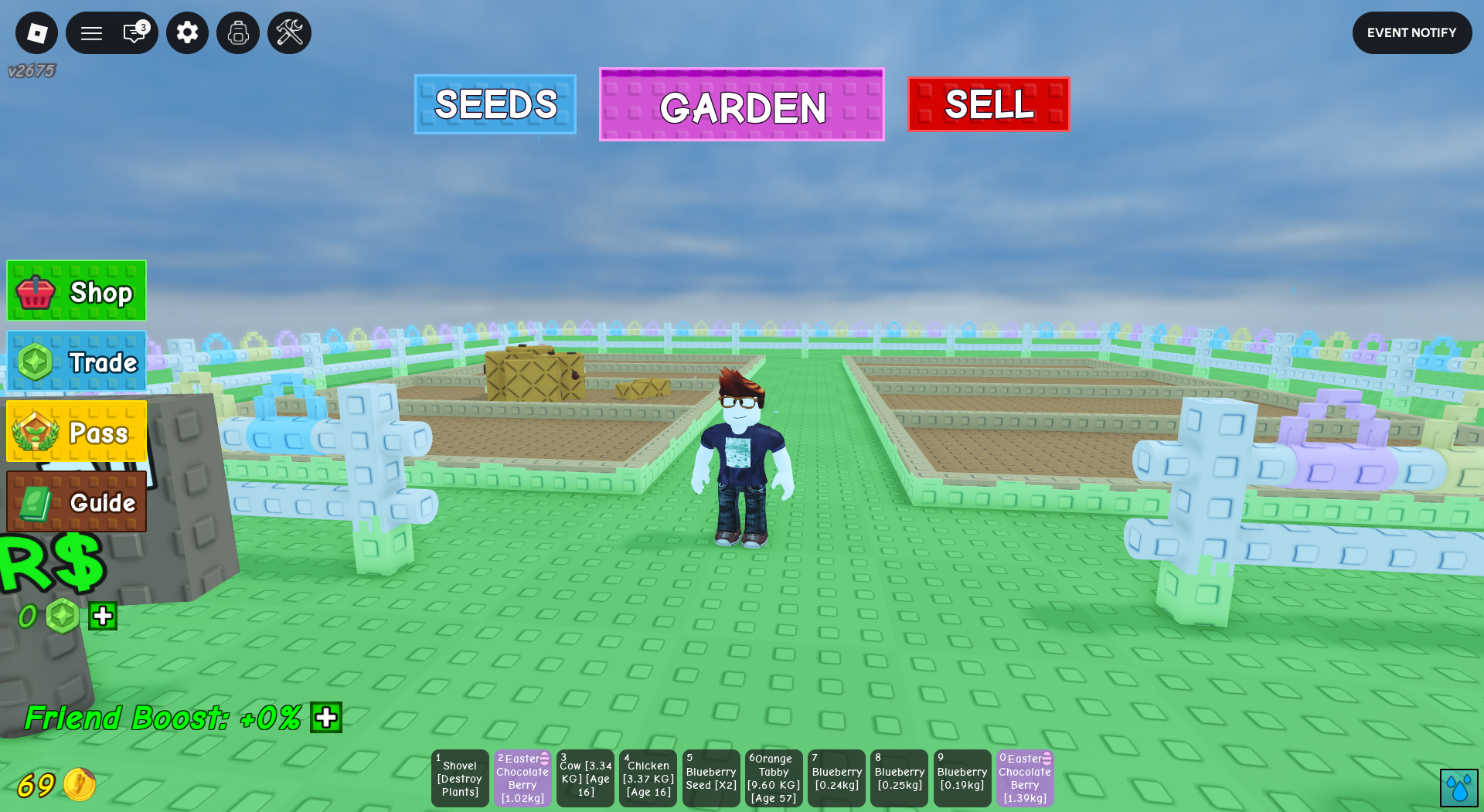Click the plus beside Friend Boost
The height and width of the screenshot is (812, 1484).
pyautogui.click(x=325, y=718)
